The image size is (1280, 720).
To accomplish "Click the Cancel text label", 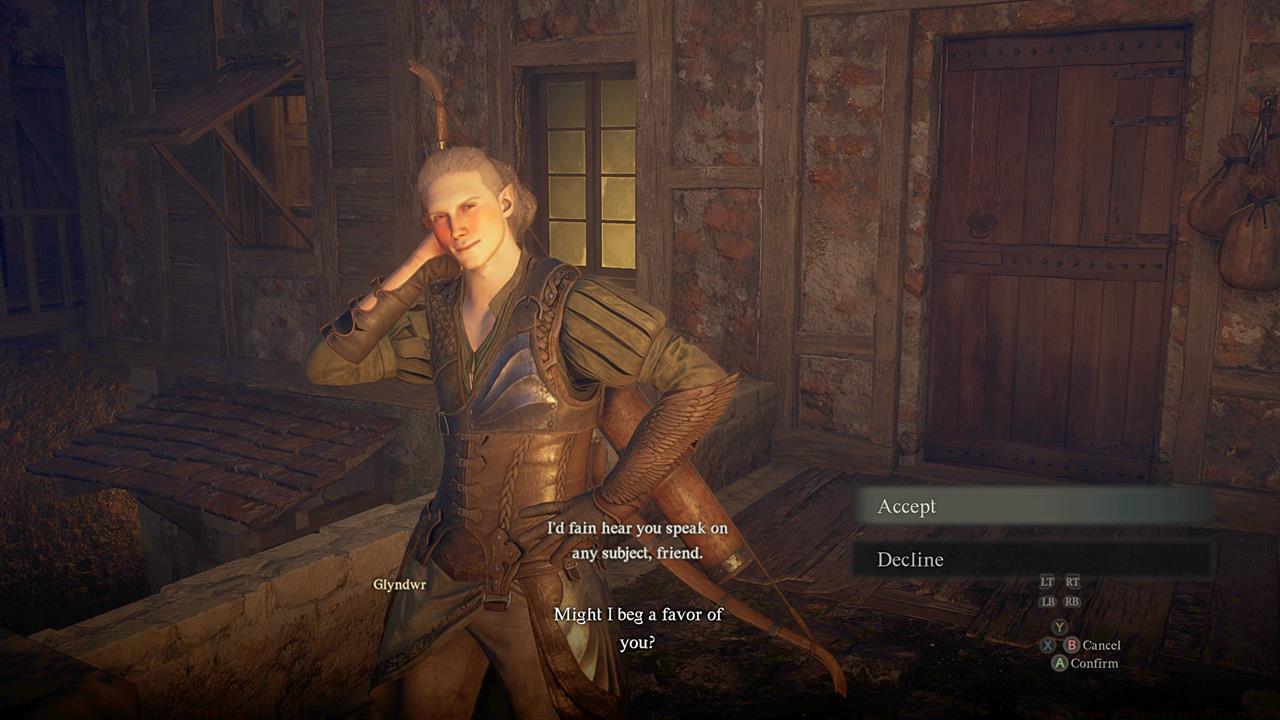I will 1100,645.
